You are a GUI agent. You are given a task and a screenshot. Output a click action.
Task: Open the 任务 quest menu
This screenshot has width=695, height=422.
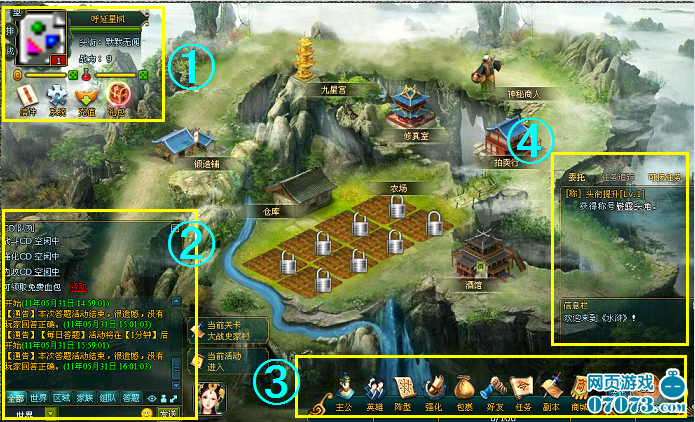tap(525, 390)
